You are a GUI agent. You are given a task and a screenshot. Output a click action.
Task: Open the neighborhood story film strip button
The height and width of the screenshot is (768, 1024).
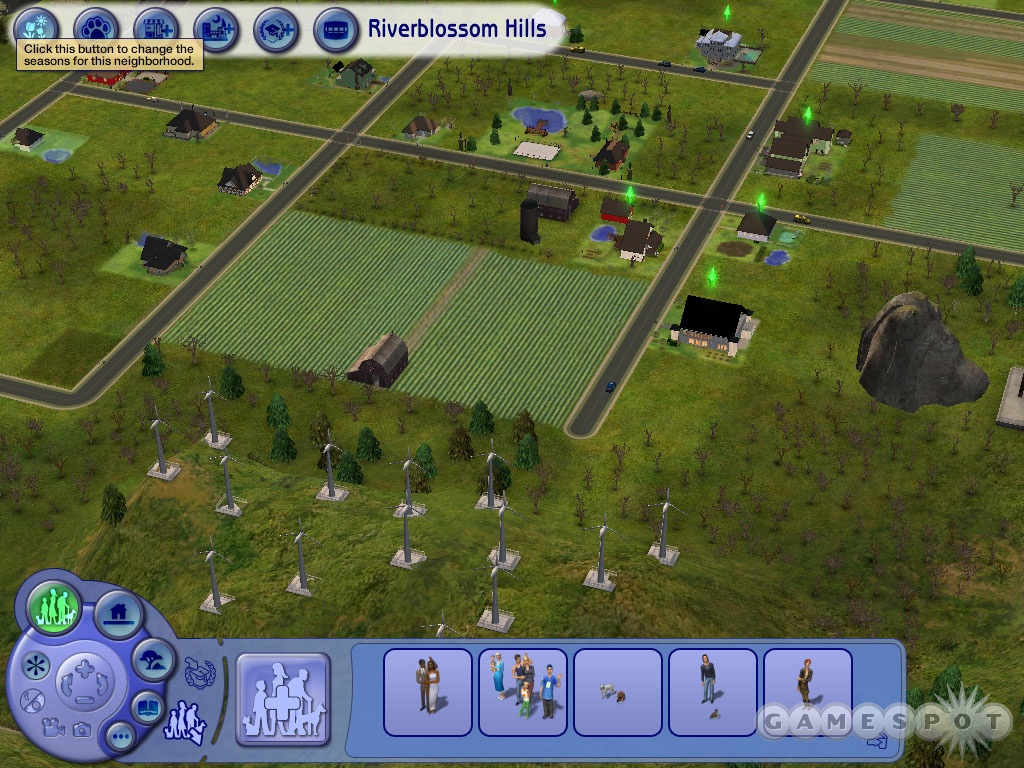(336, 28)
